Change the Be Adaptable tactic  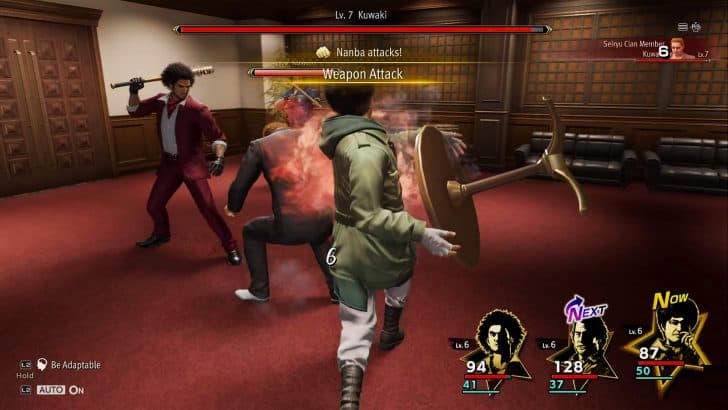point(75,365)
